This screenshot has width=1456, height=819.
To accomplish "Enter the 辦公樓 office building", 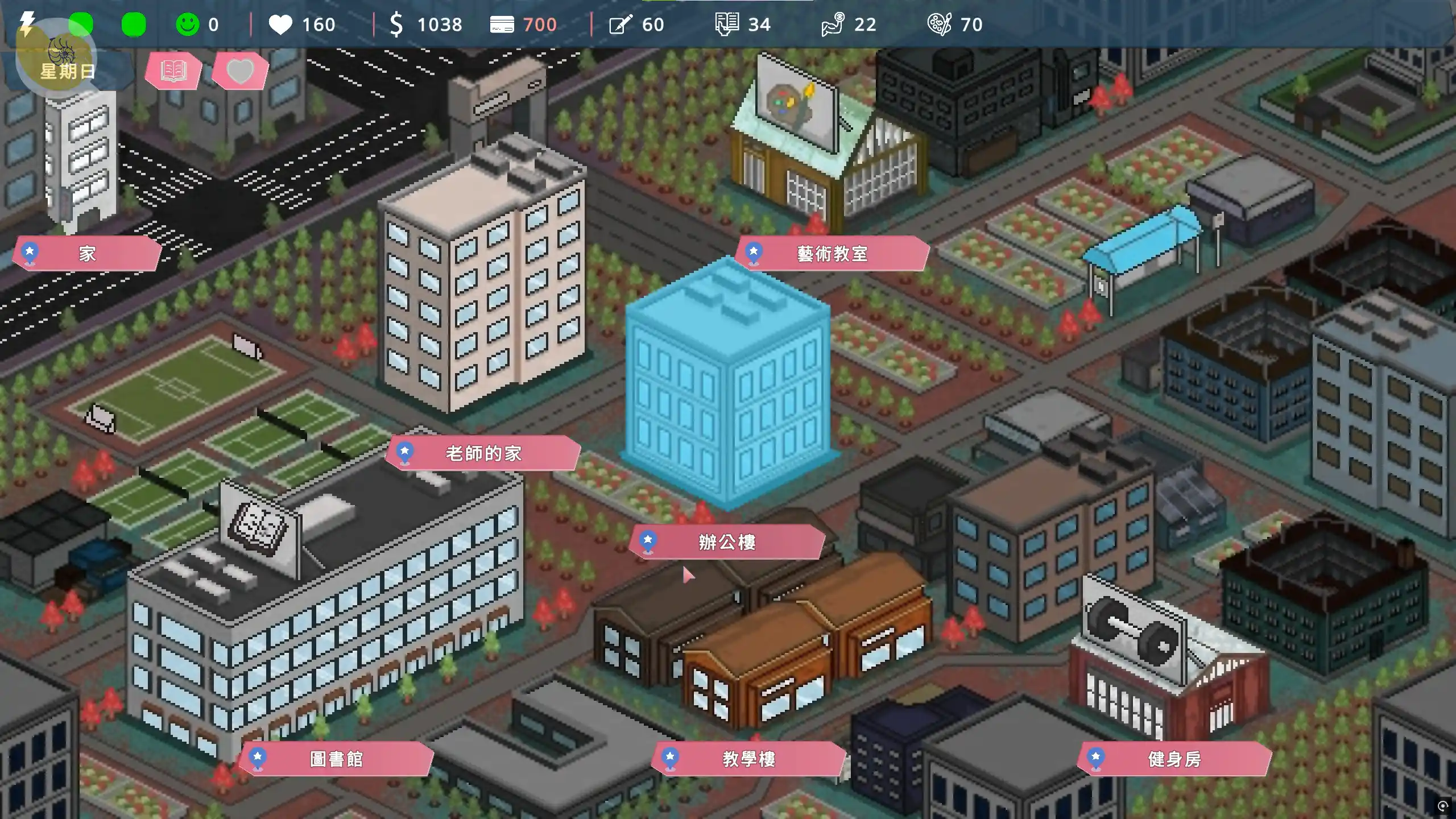I will coord(726,542).
